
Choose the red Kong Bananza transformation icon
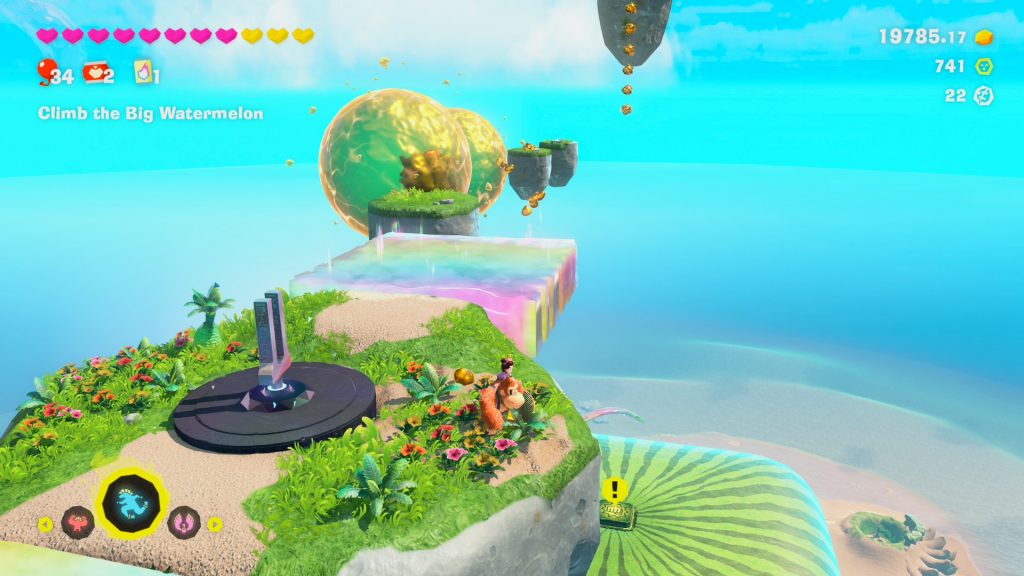pyautogui.click(x=77, y=522)
